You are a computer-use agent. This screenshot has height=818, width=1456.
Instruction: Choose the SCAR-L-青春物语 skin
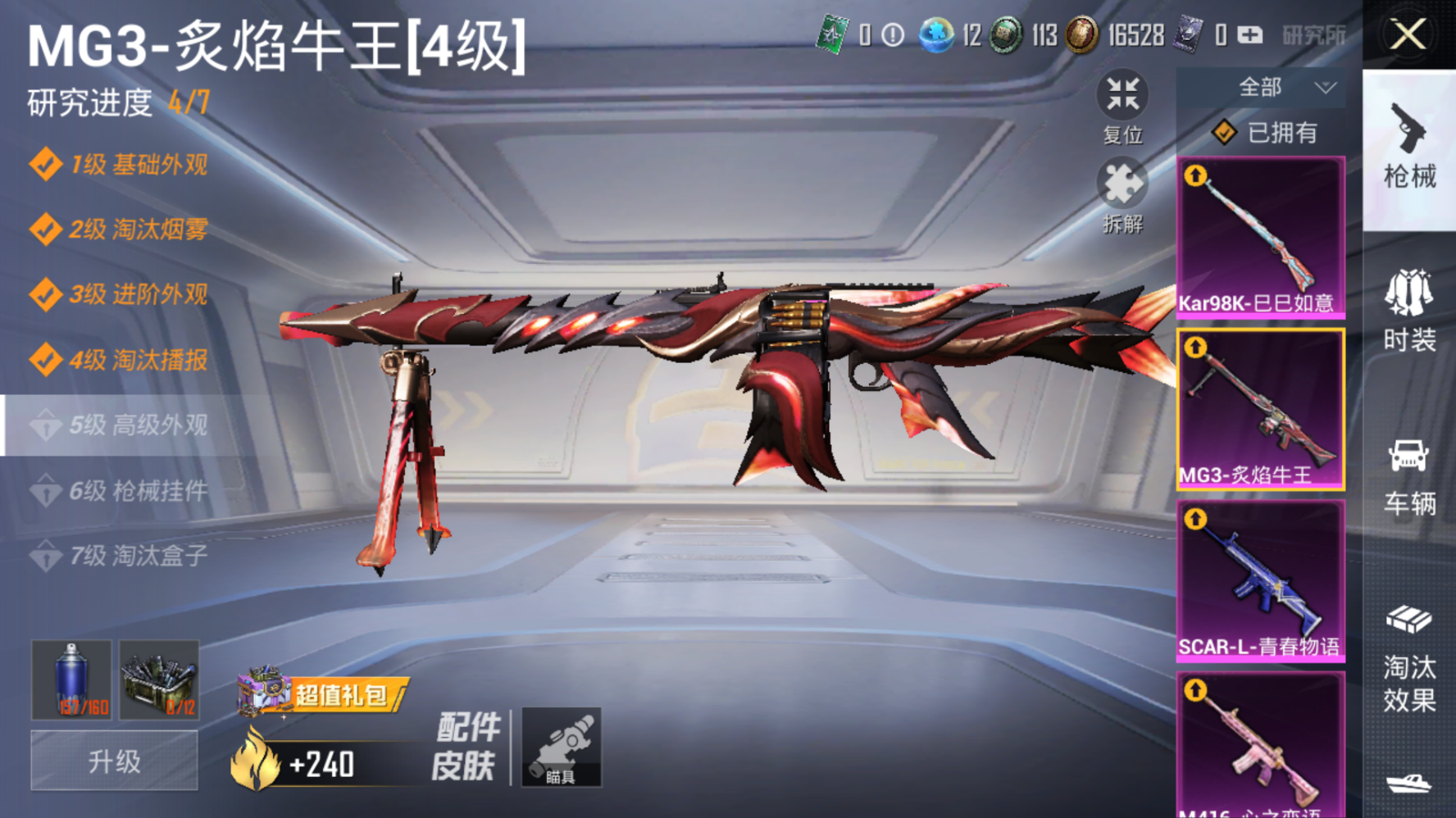pyautogui.click(x=1260, y=580)
